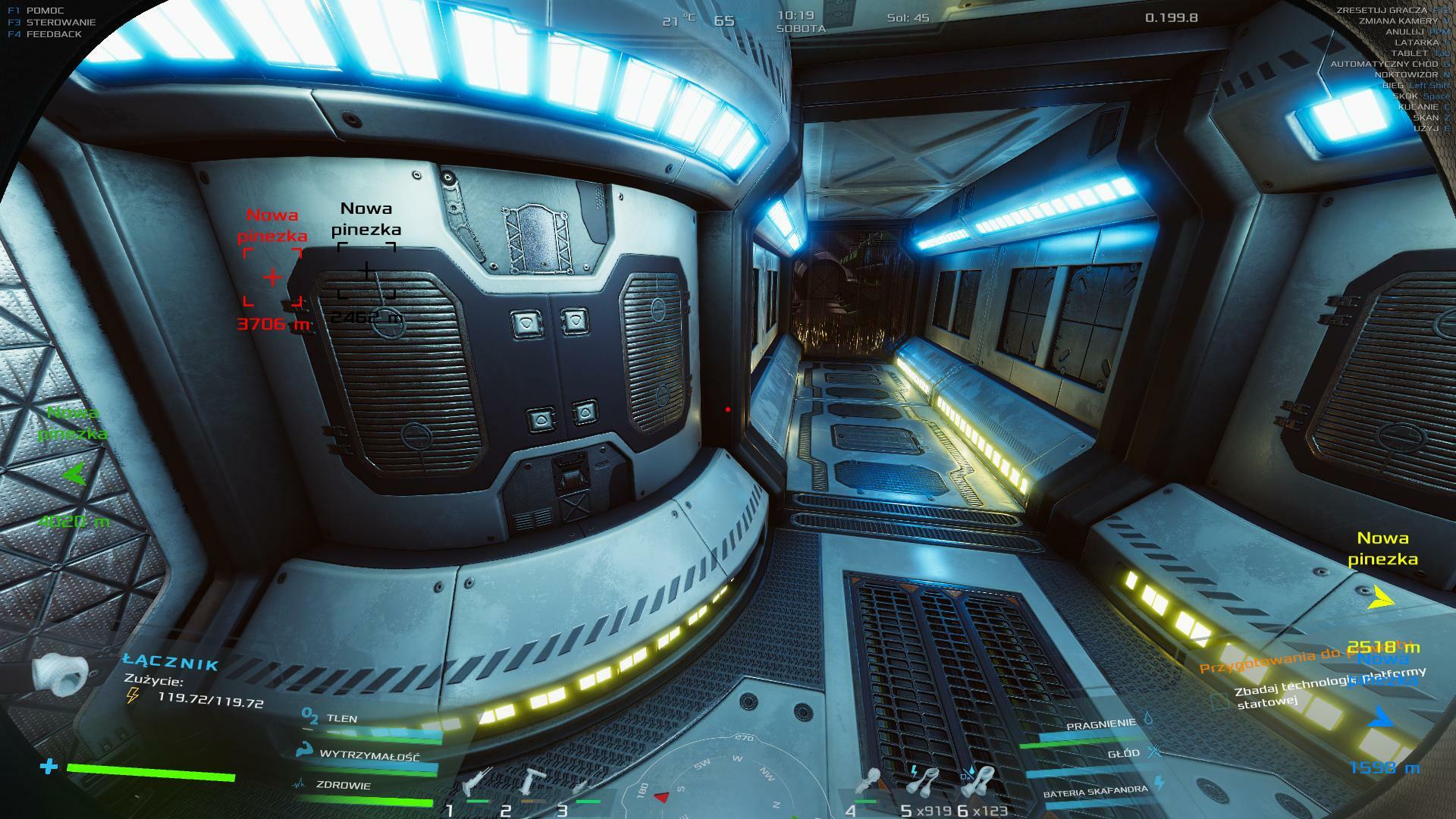Screen dimensions: 1456x819
Task: Click the yellow waypoint arrow
Action: [1381, 600]
